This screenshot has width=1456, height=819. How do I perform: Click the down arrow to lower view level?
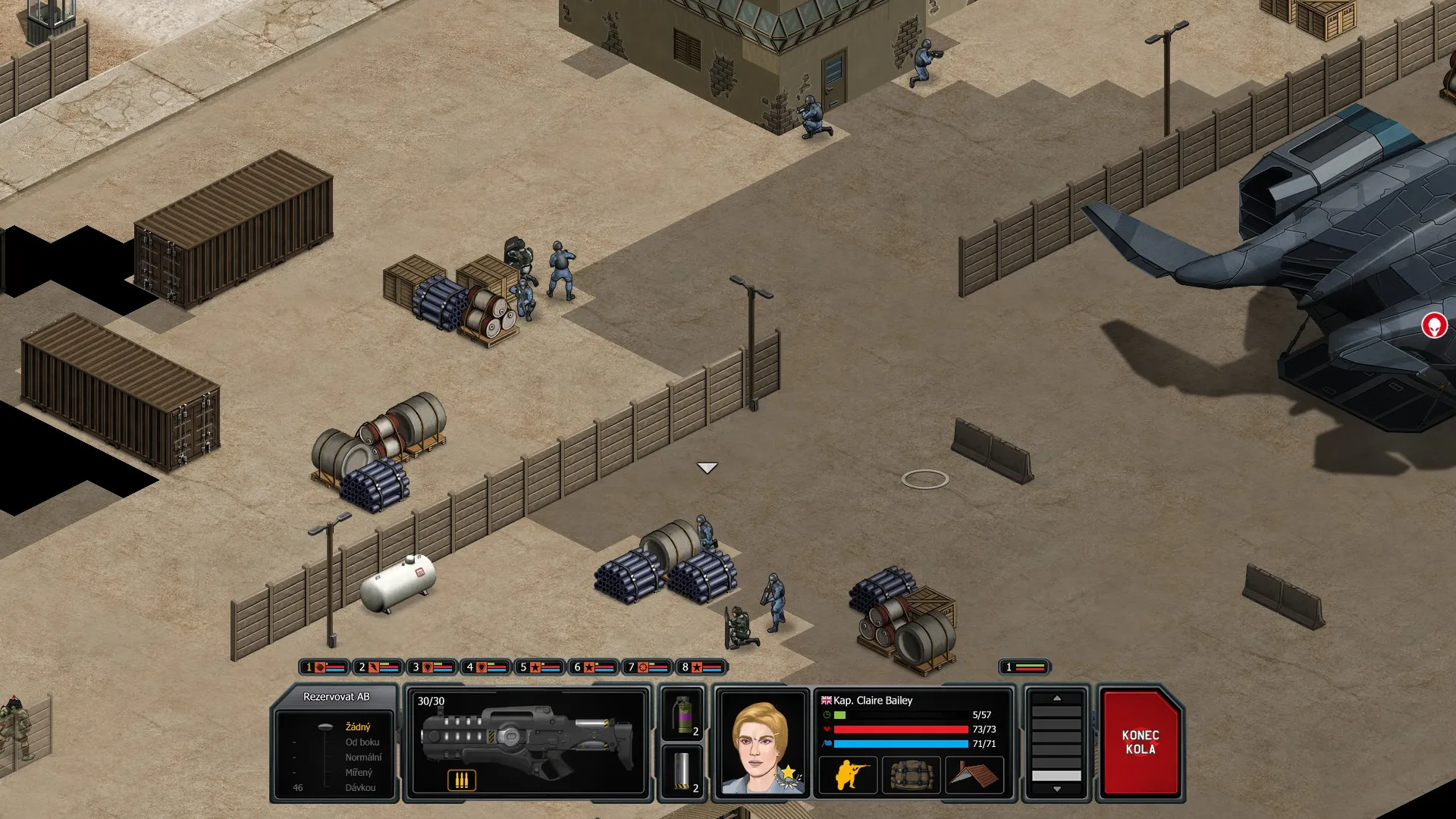[x=1059, y=790]
